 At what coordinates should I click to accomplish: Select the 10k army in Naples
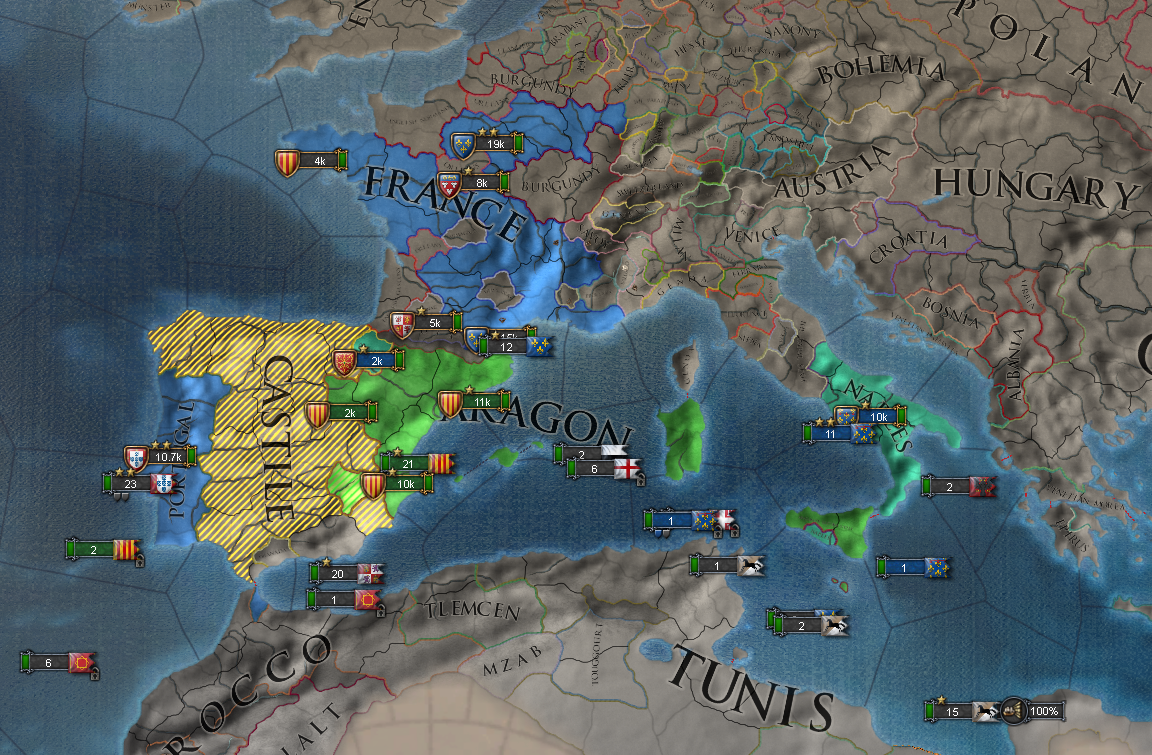[879, 416]
